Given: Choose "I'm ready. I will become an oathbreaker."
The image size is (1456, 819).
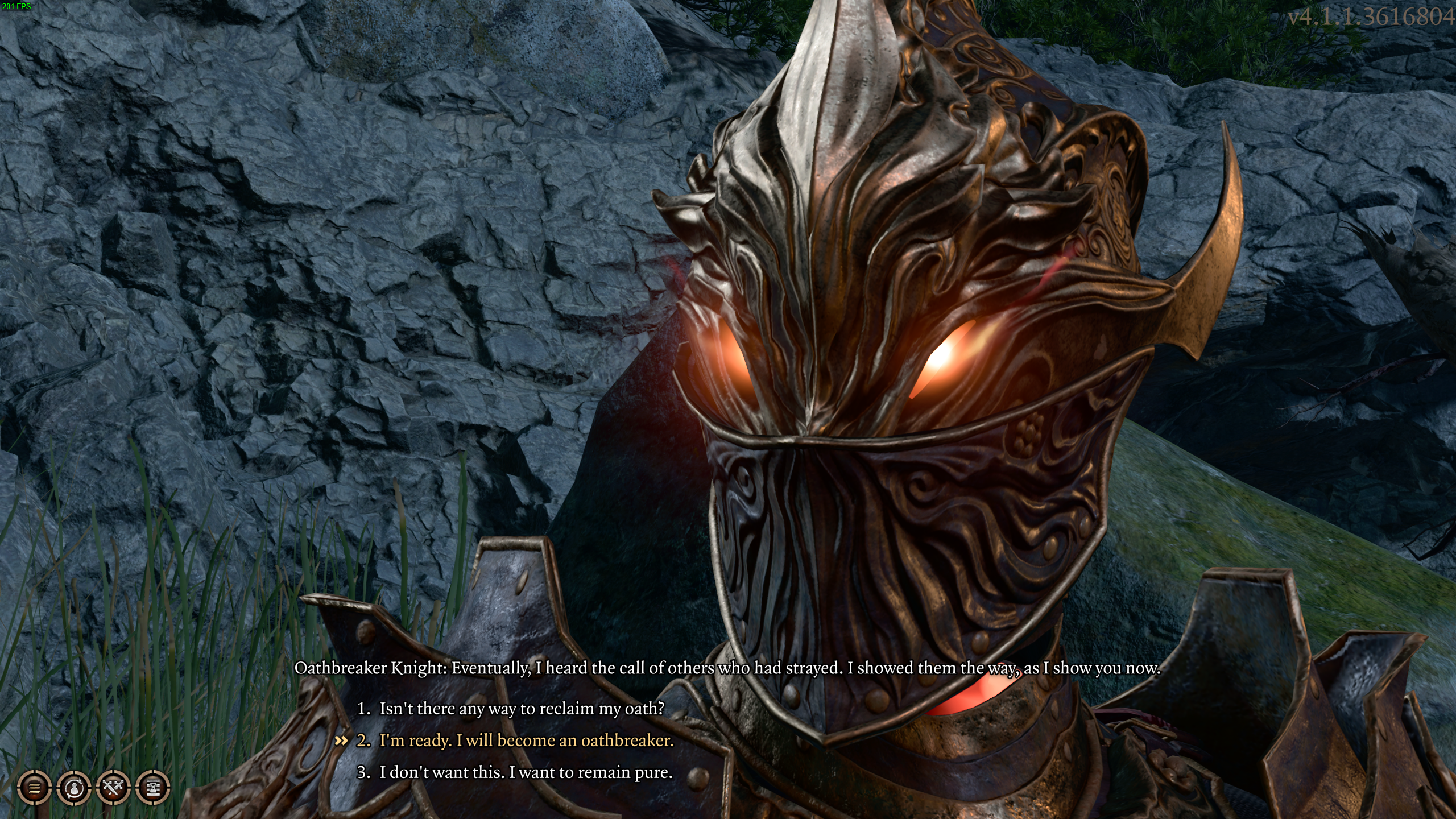Looking at the screenshot, I should [x=526, y=741].
